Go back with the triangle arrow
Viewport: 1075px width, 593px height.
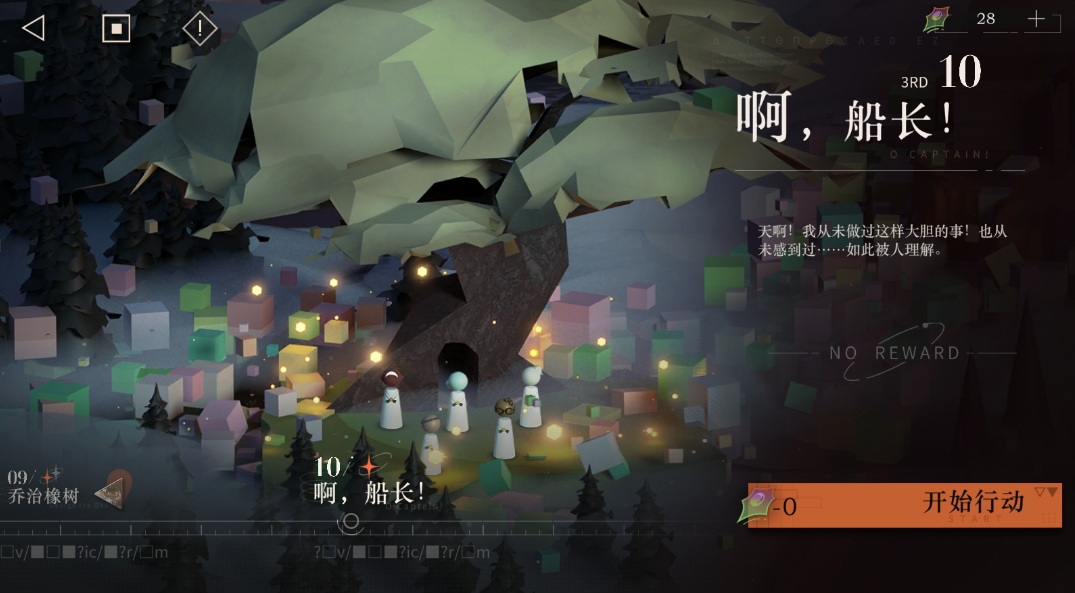(x=33, y=28)
